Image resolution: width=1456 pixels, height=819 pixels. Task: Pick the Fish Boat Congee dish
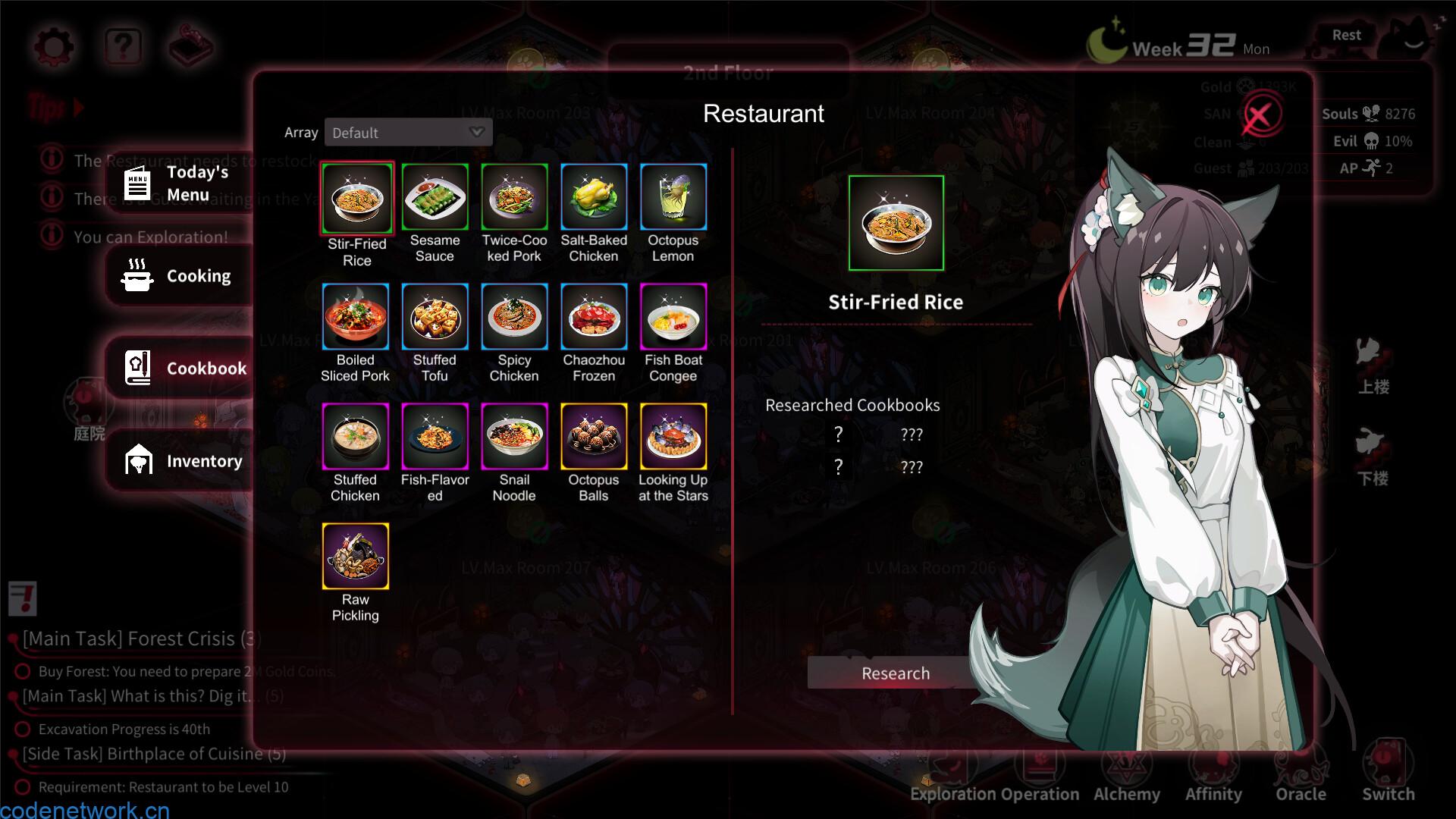tap(673, 317)
